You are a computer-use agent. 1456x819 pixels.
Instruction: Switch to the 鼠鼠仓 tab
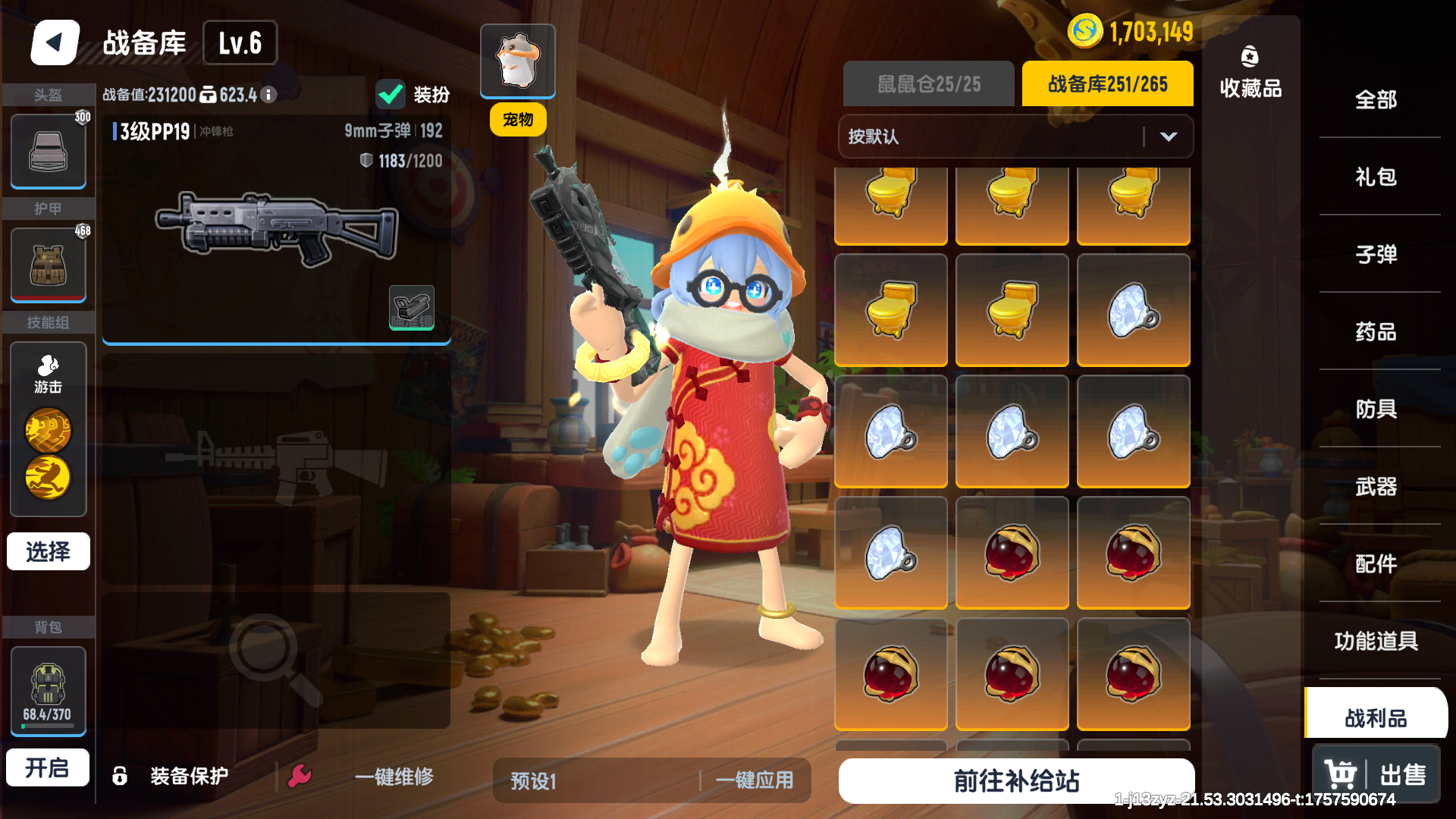(x=928, y=83)
